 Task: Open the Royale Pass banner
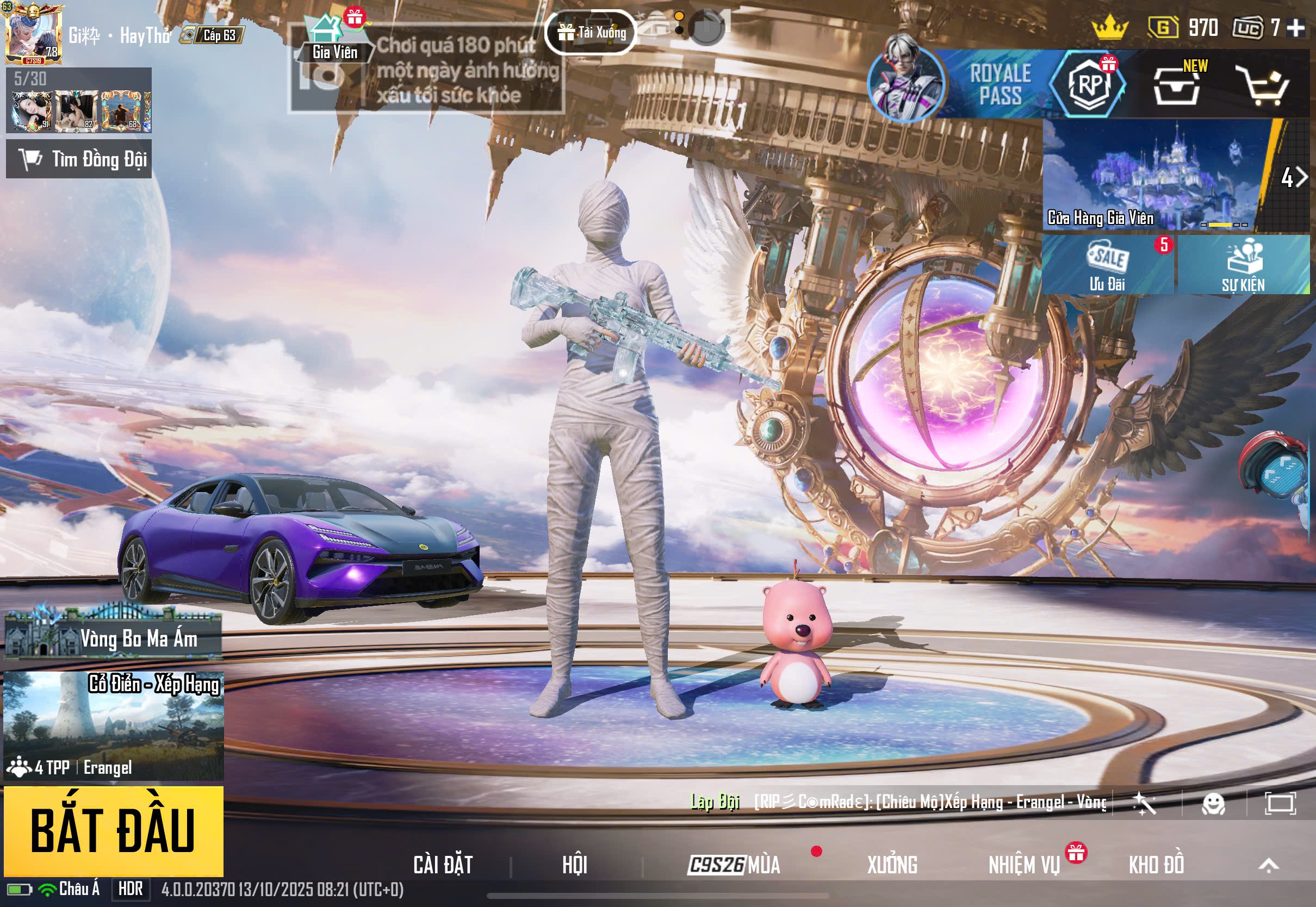tap(1000, 84)
